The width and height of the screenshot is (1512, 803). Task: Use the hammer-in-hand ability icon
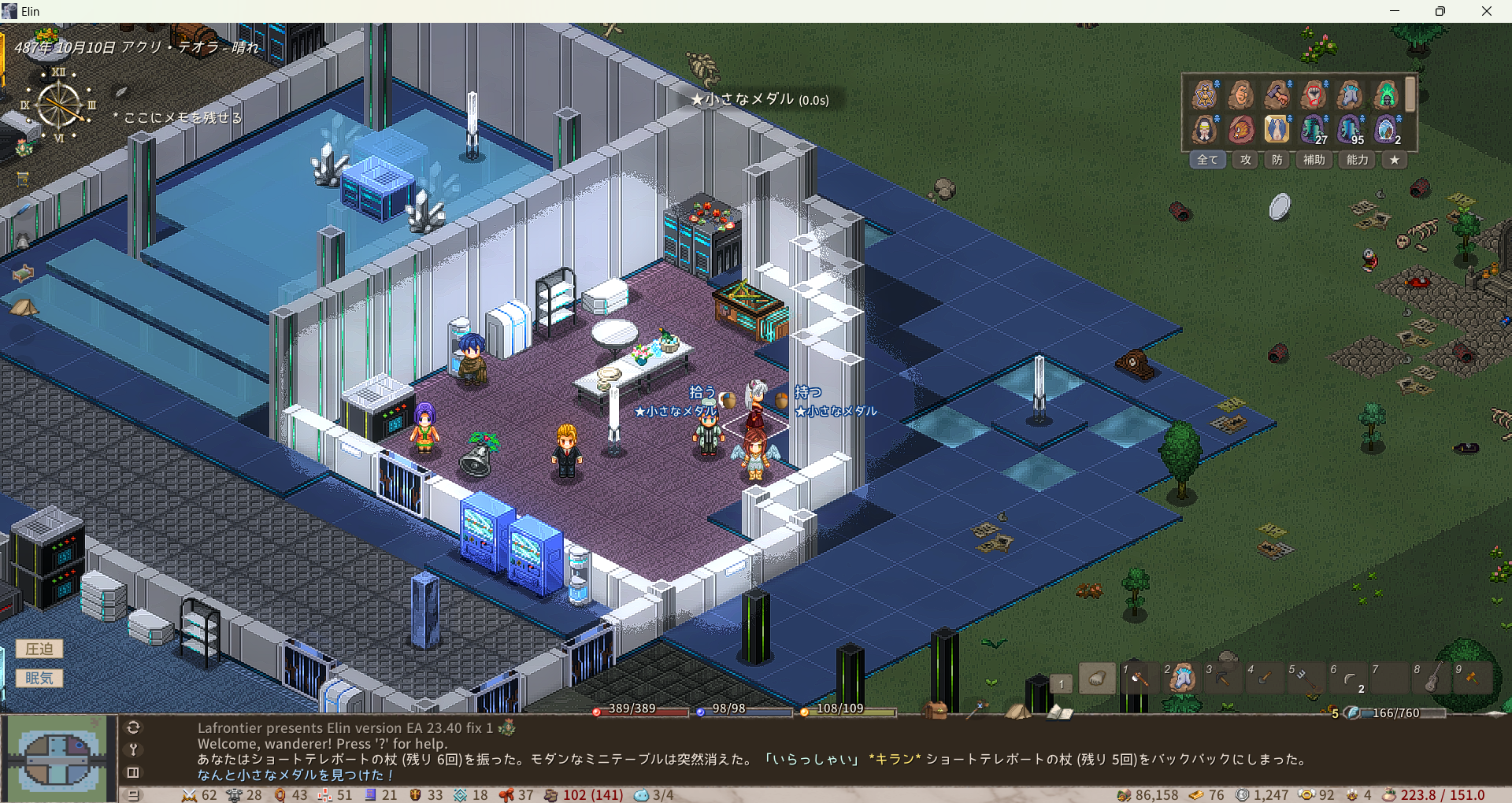click(1277, 94)
